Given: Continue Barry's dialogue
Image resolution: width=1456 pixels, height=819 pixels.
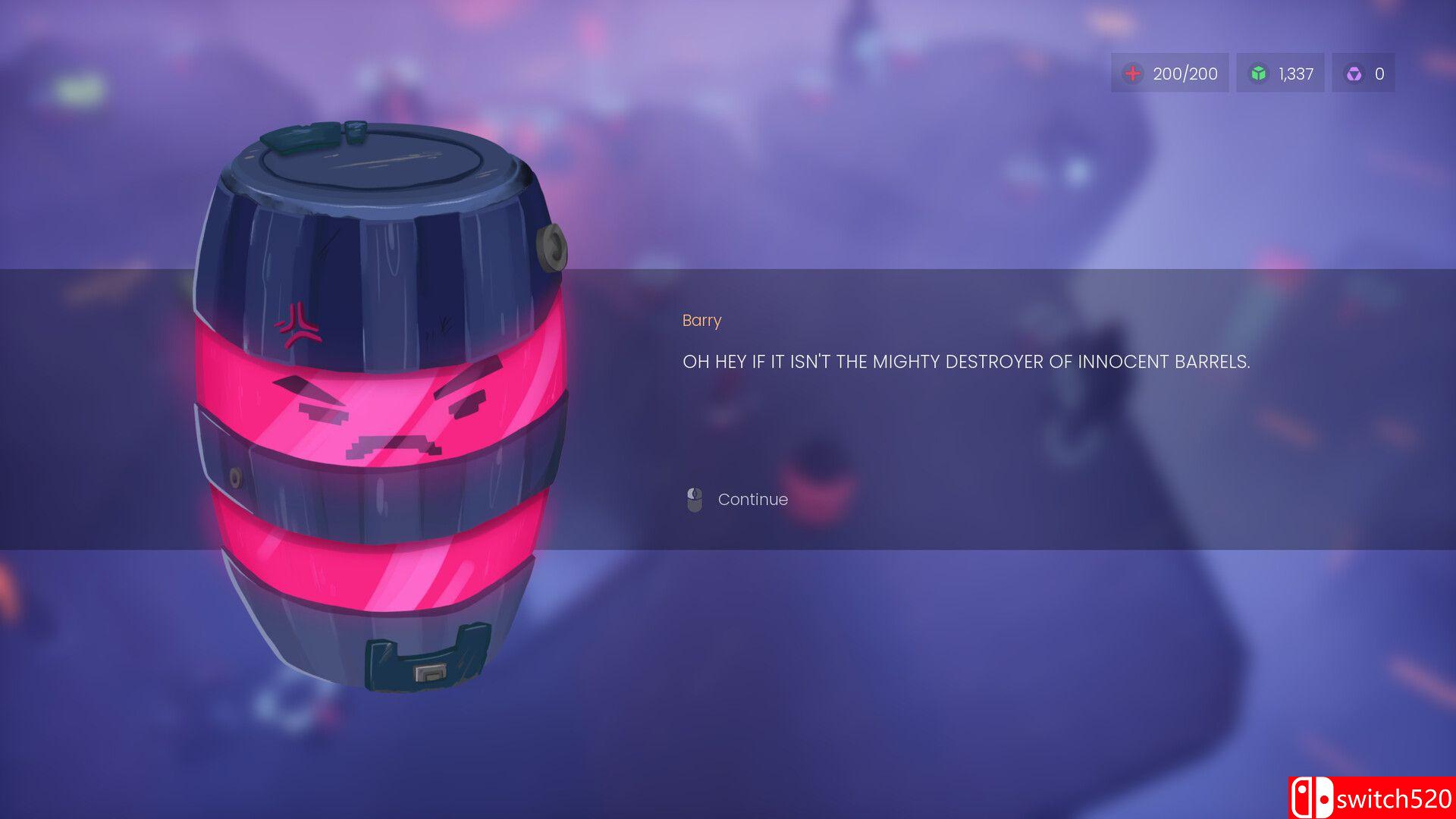Looking at the screenshot, I should [x=752, y=500].
